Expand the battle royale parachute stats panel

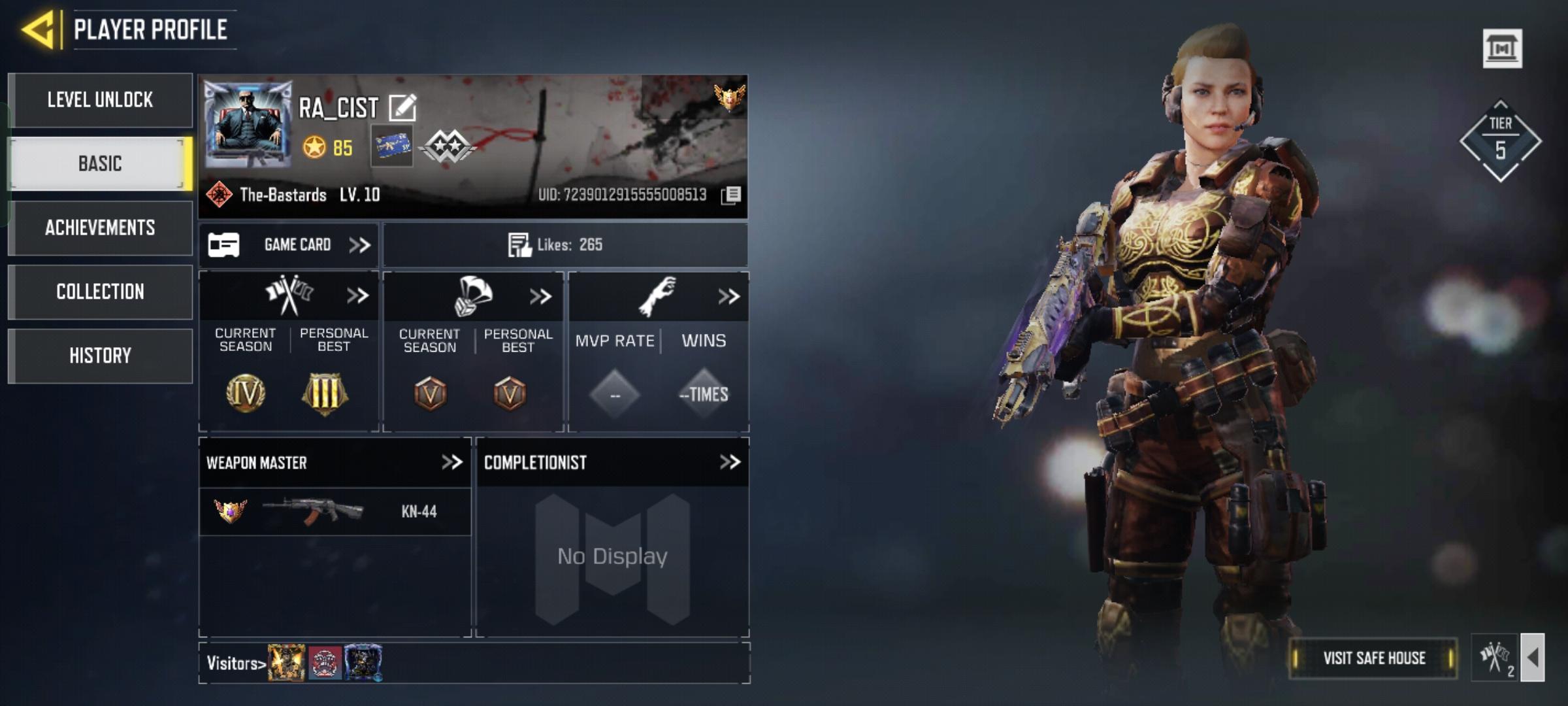point(540,297)
